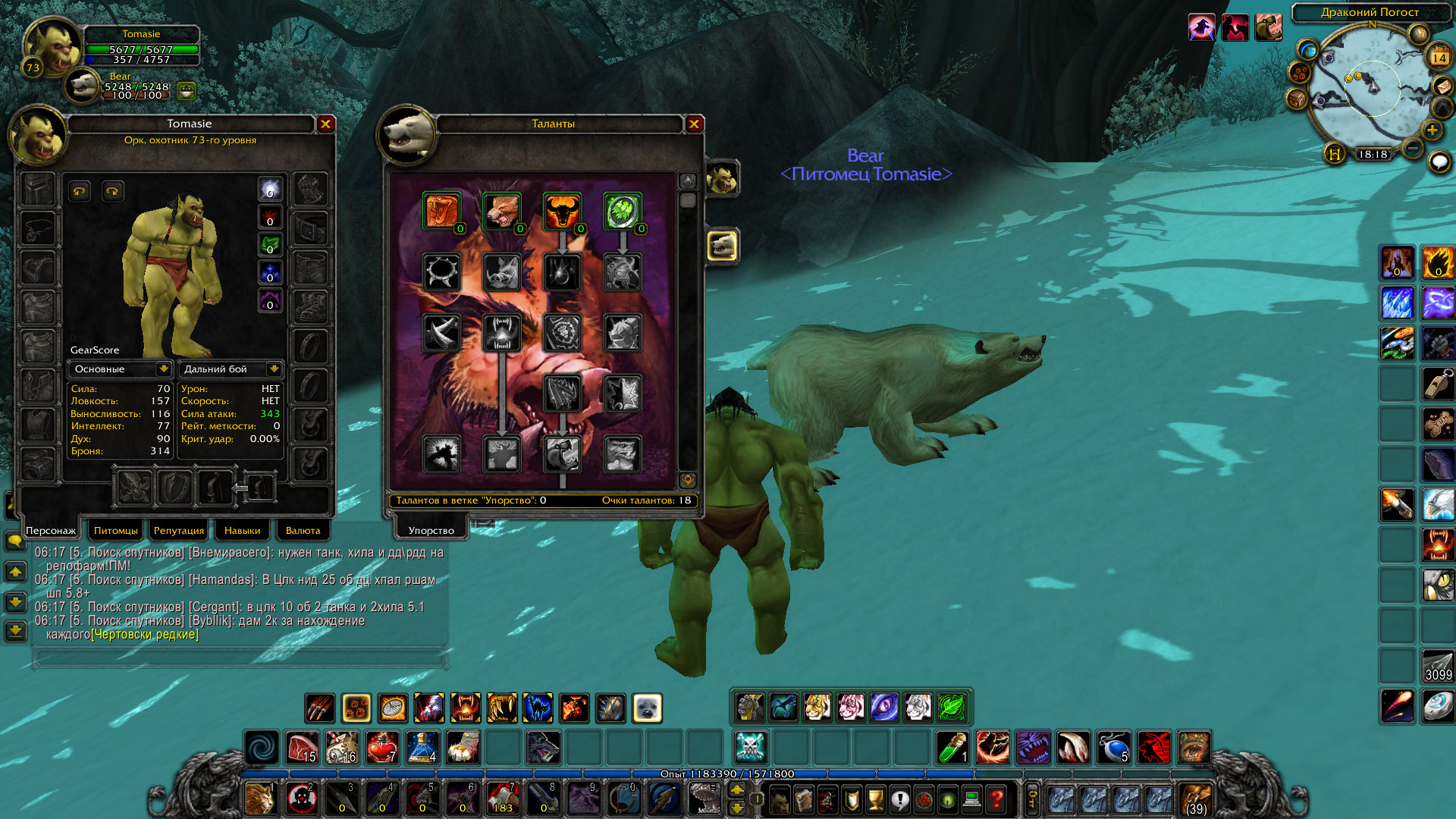Pick the orange cobra talent icon

(x=441, y=211)
